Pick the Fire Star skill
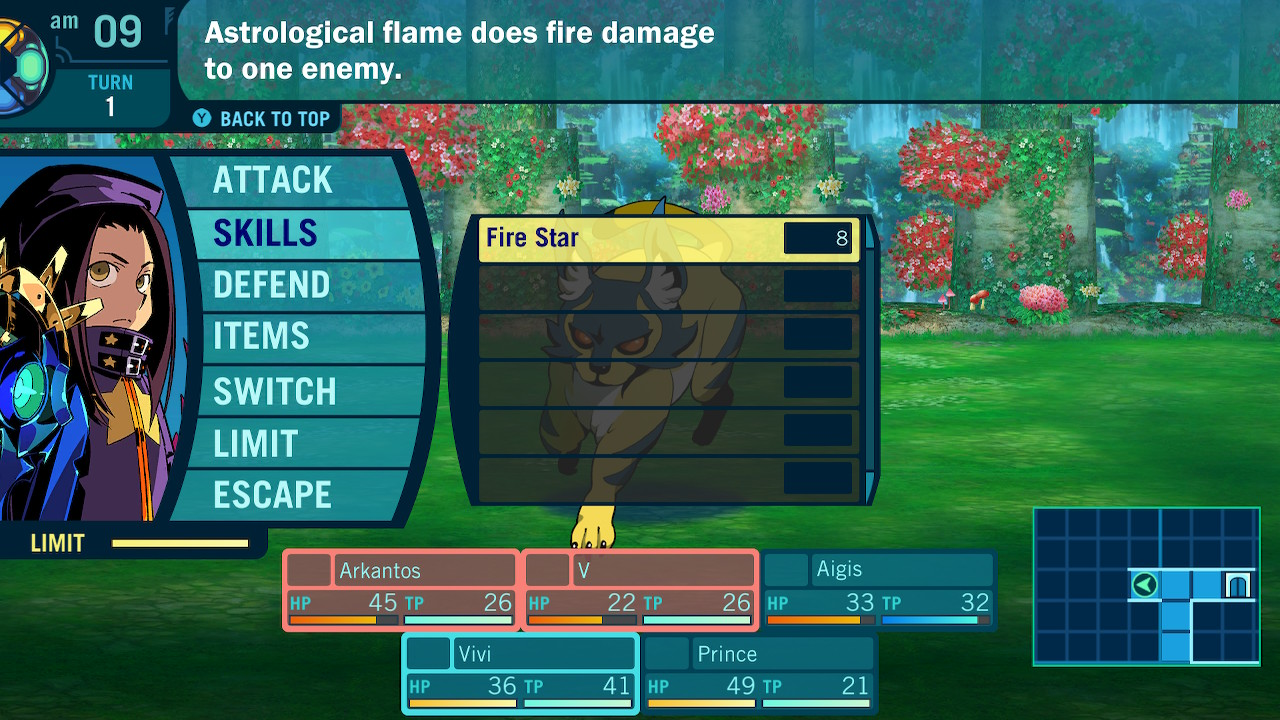This screenshot has width=1280, height=720. coord(667,239)
